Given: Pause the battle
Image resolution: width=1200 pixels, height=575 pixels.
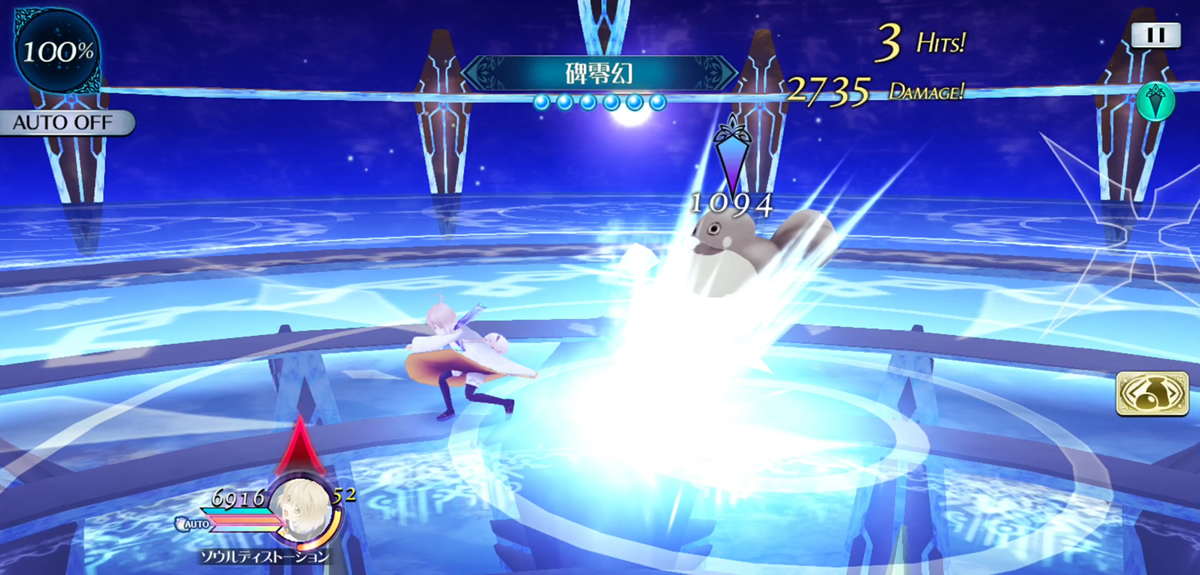Looking at the screenshot, I should [1155, 35].
